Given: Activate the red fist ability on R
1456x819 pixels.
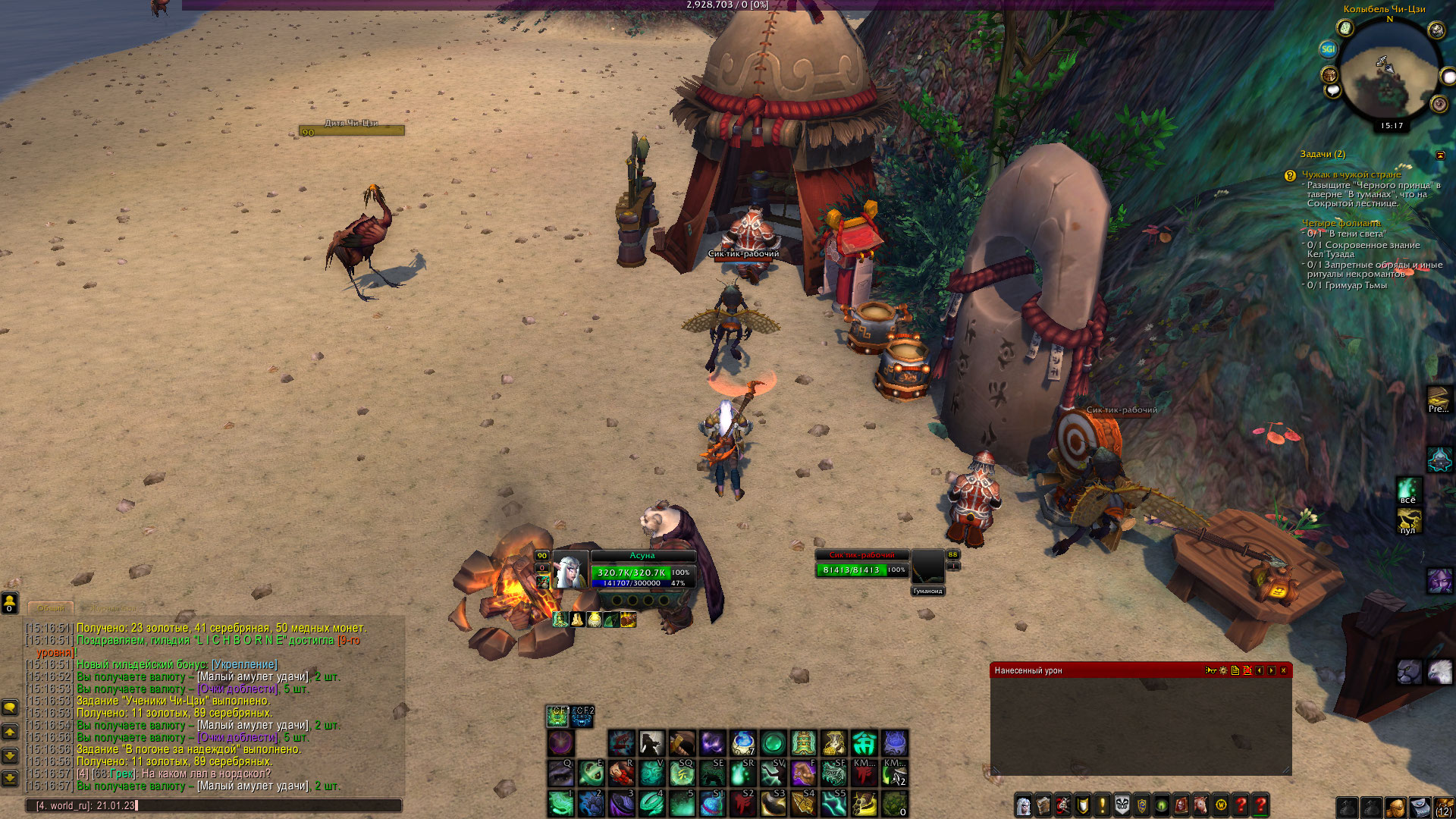Looking at the screenshot, I should point(621,773).
